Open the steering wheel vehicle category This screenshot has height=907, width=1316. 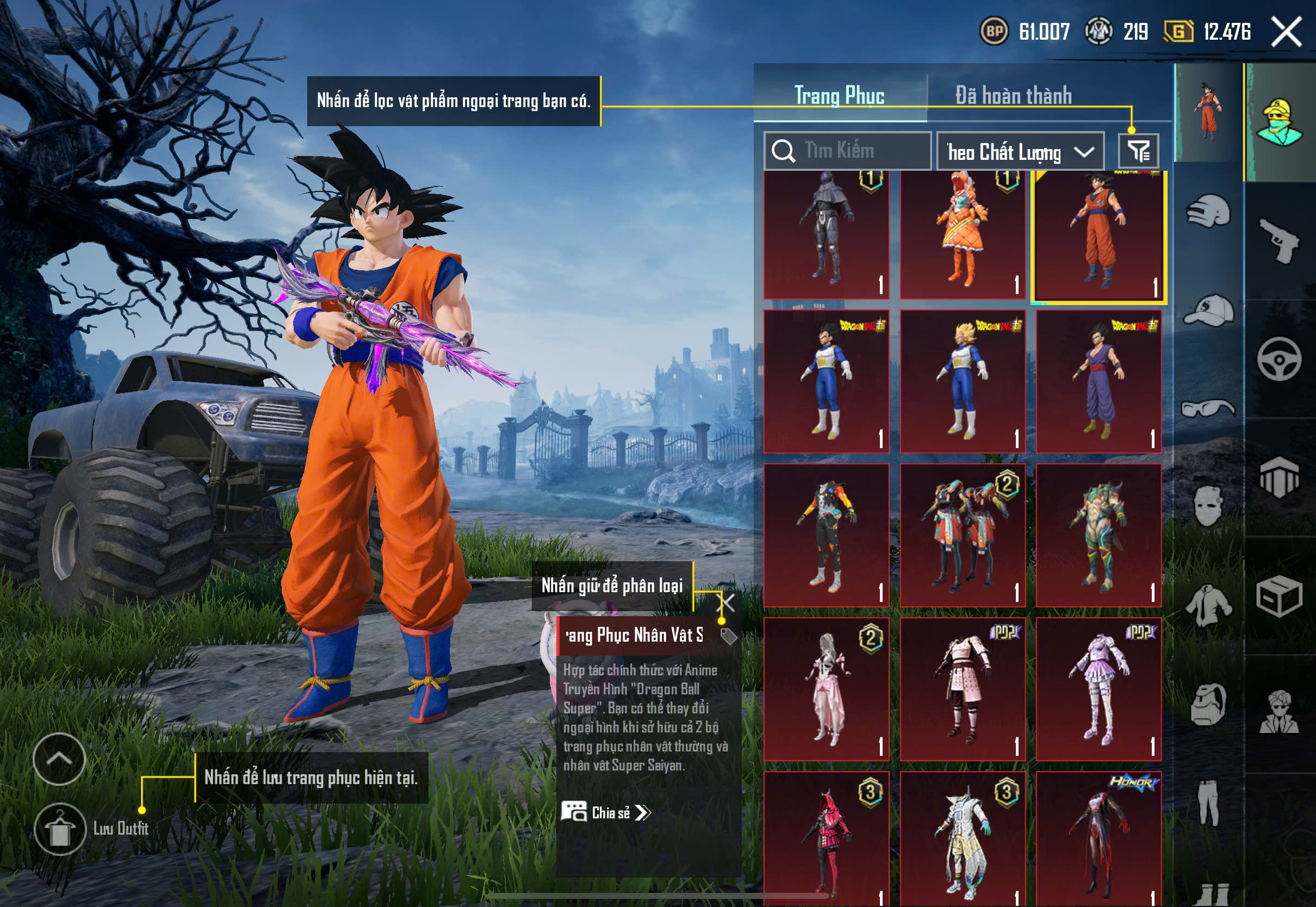pos(1279,359)
